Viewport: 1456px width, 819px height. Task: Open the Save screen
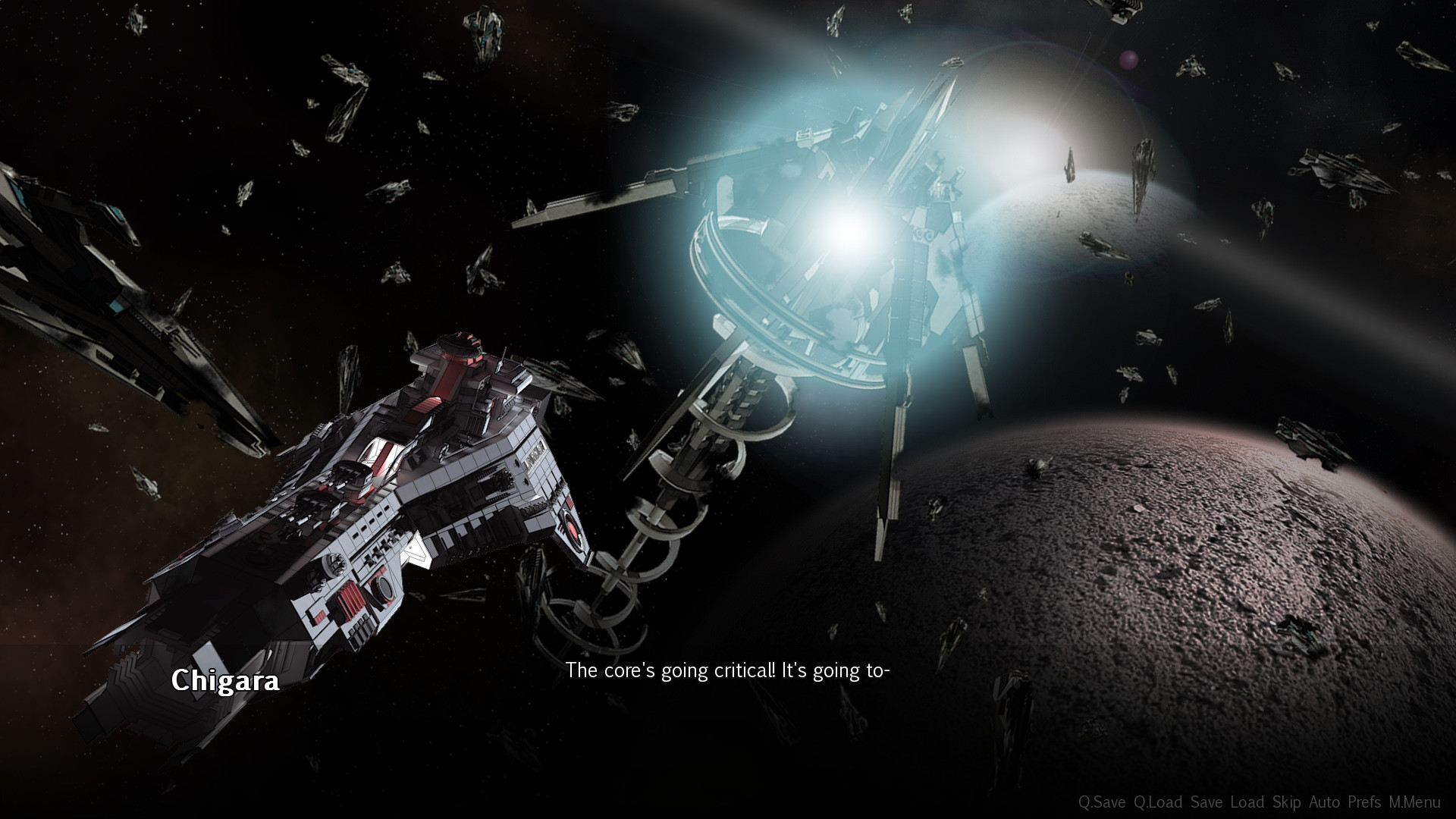click(x=1207, y=801)
